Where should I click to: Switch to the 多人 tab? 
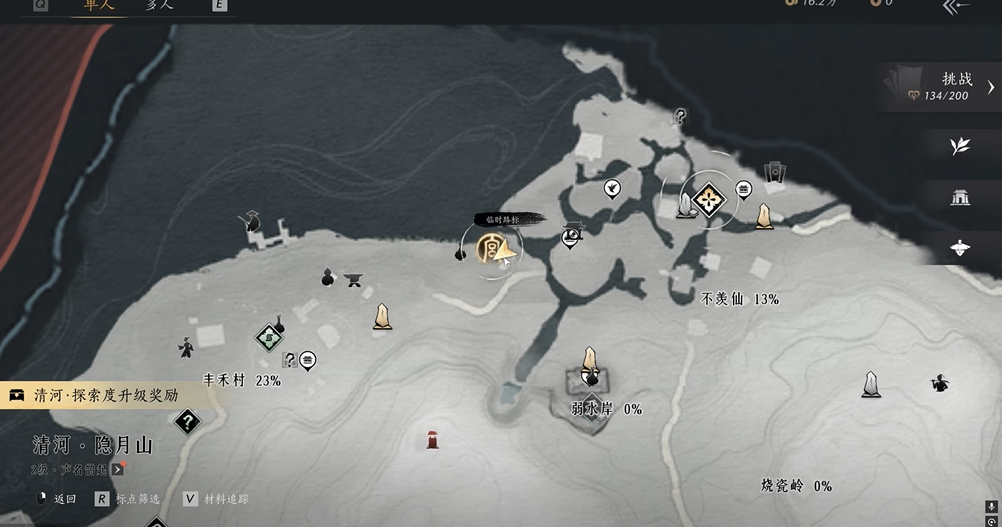159,4
